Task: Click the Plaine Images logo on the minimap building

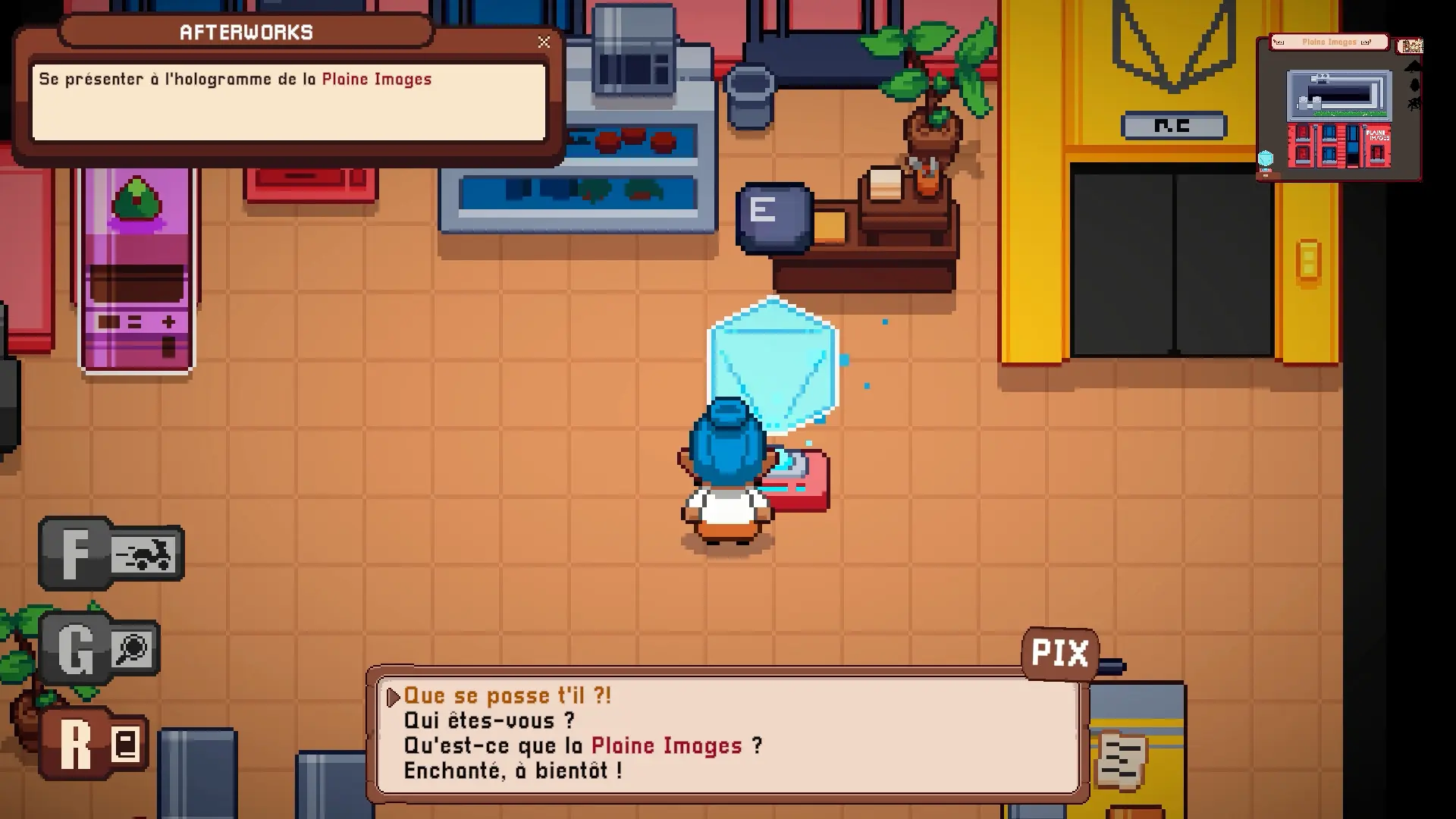Action: [1378, 135]
